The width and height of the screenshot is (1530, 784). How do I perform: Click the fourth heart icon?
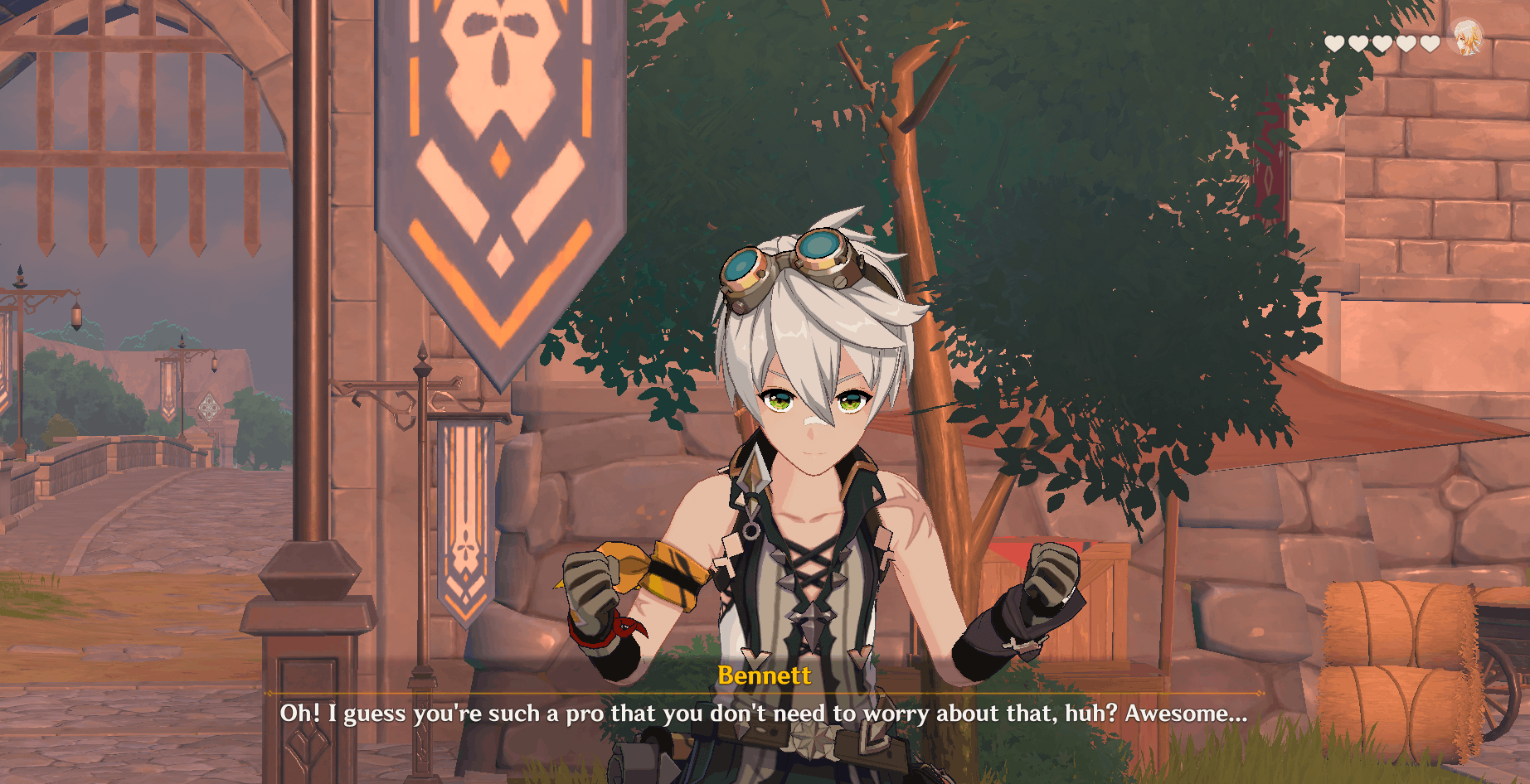(1406, 43)
